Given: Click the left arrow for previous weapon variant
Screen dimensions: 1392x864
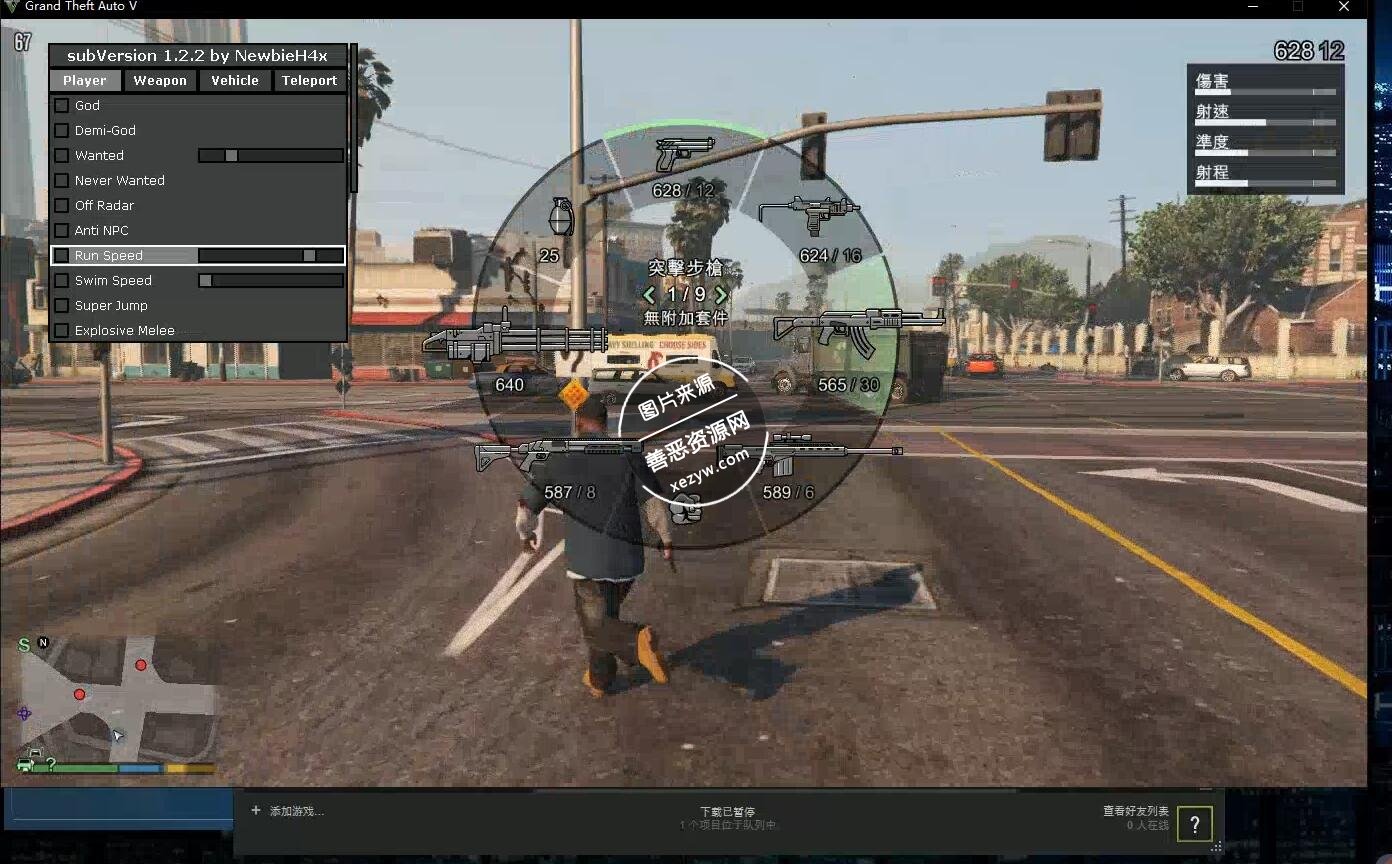Looking at the screenshot, I should tap(650, 295).
